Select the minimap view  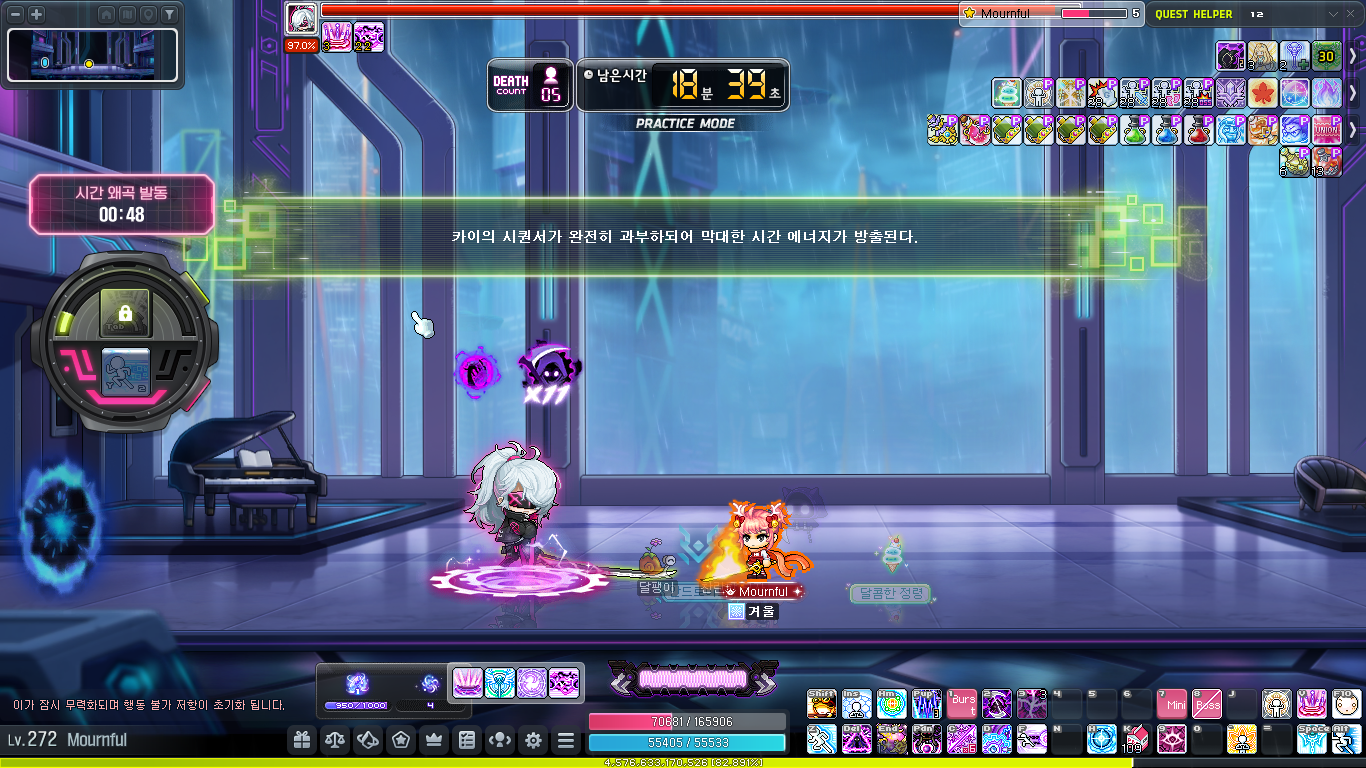[92, 54]
